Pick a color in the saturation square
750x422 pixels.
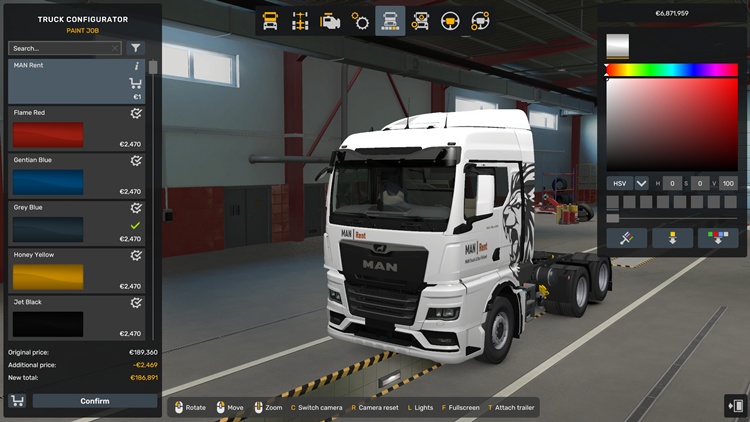[x=671, y=124]
